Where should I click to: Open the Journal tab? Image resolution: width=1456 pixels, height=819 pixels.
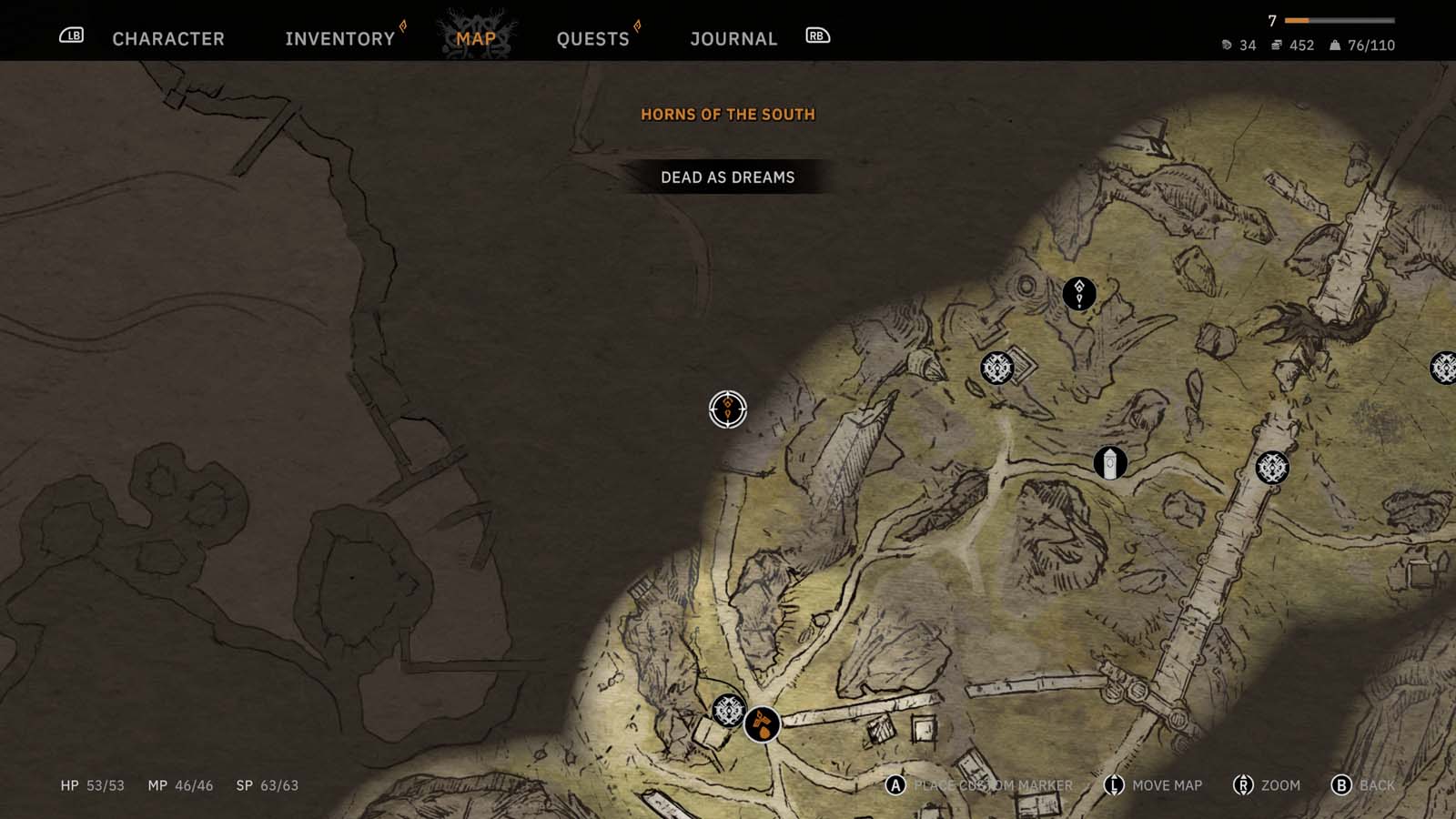tap(733, 38)
